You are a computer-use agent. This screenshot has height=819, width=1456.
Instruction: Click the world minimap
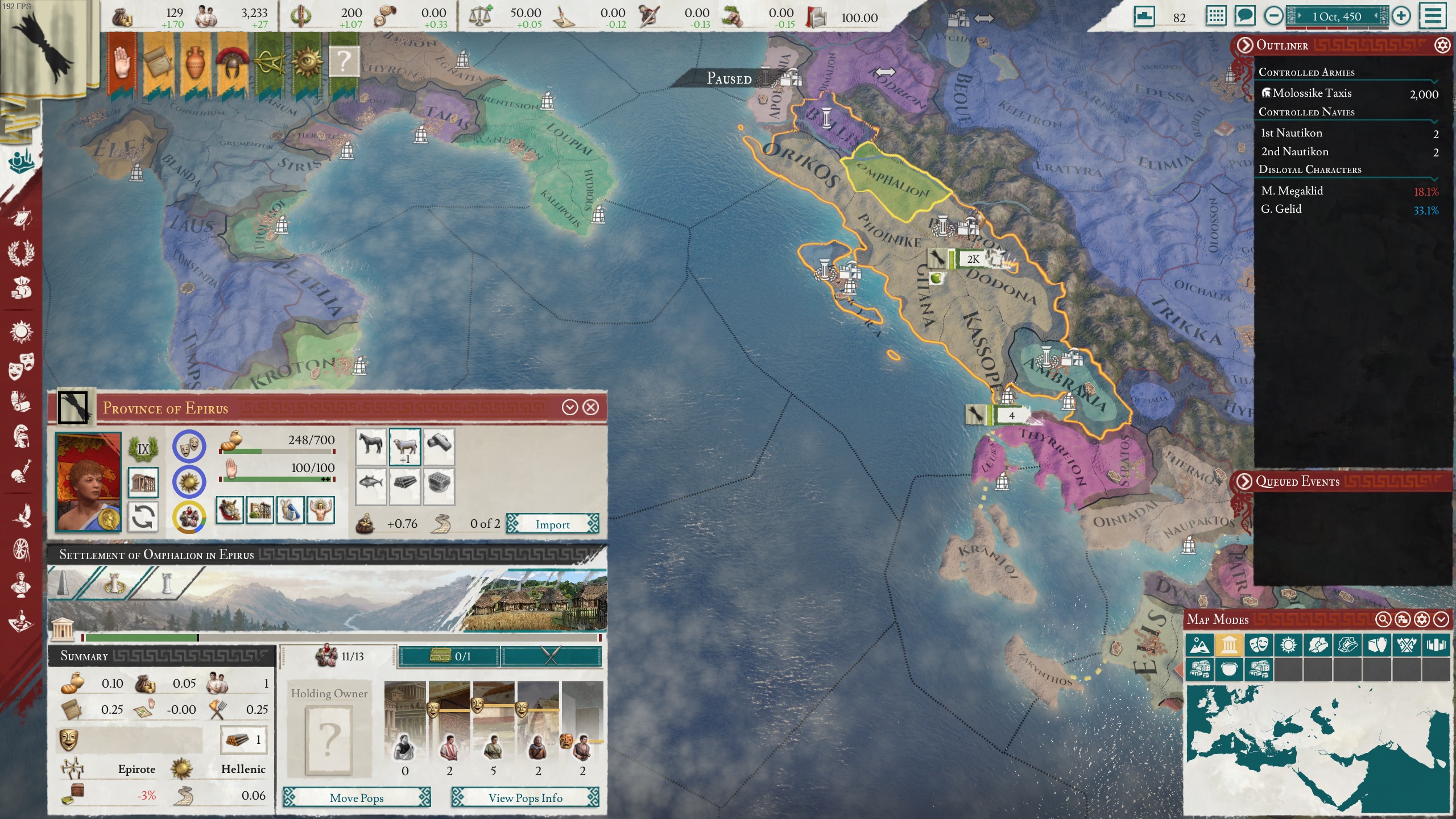(x=1318, y=750)
